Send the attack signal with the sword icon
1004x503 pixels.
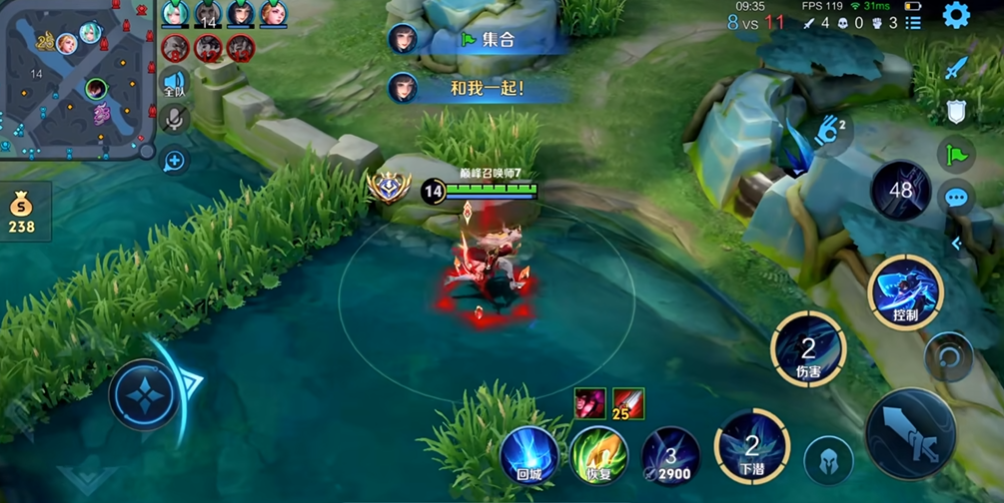click(x=956, y=68)
